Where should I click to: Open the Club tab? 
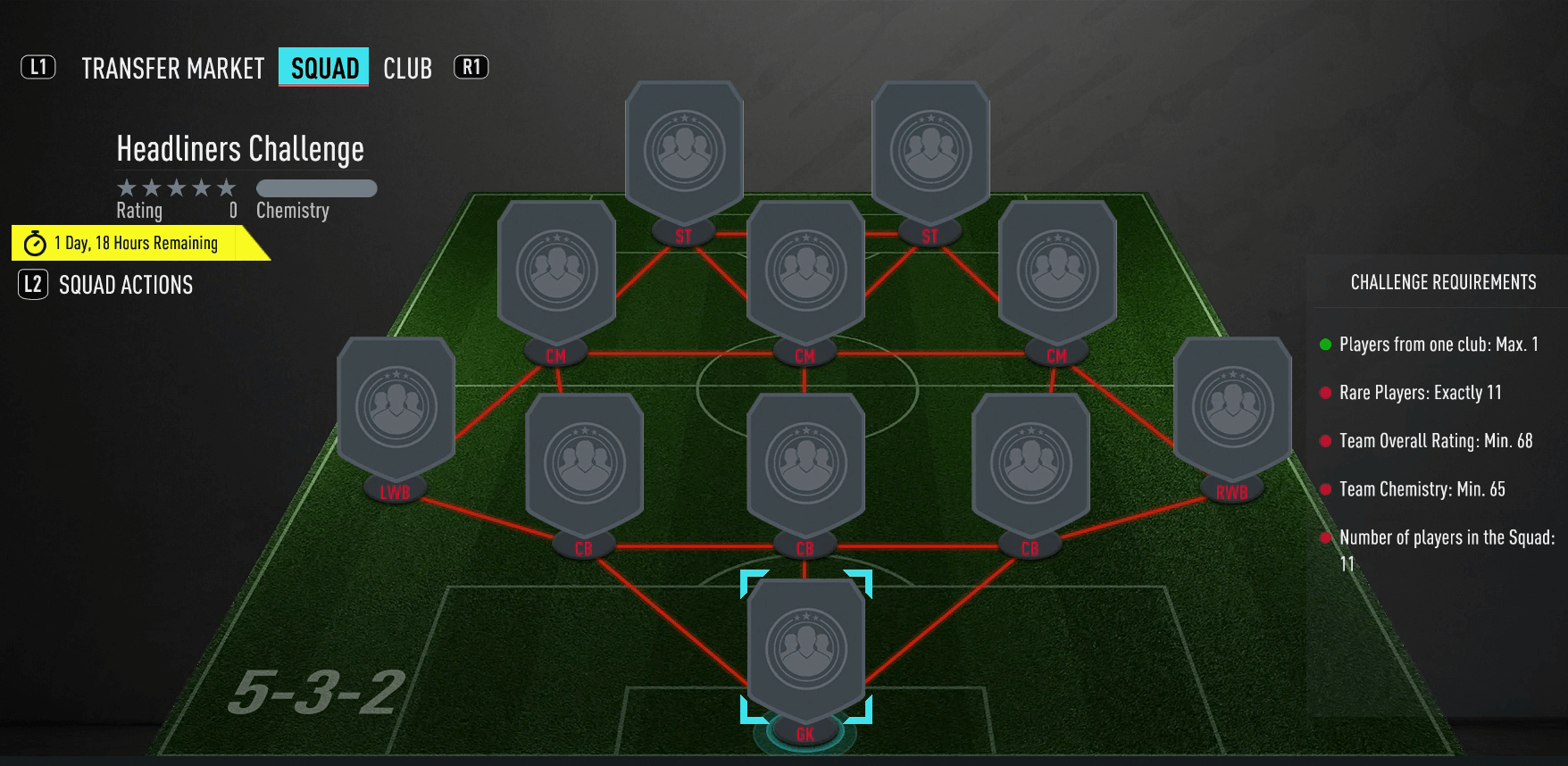[x=407, y=69]
